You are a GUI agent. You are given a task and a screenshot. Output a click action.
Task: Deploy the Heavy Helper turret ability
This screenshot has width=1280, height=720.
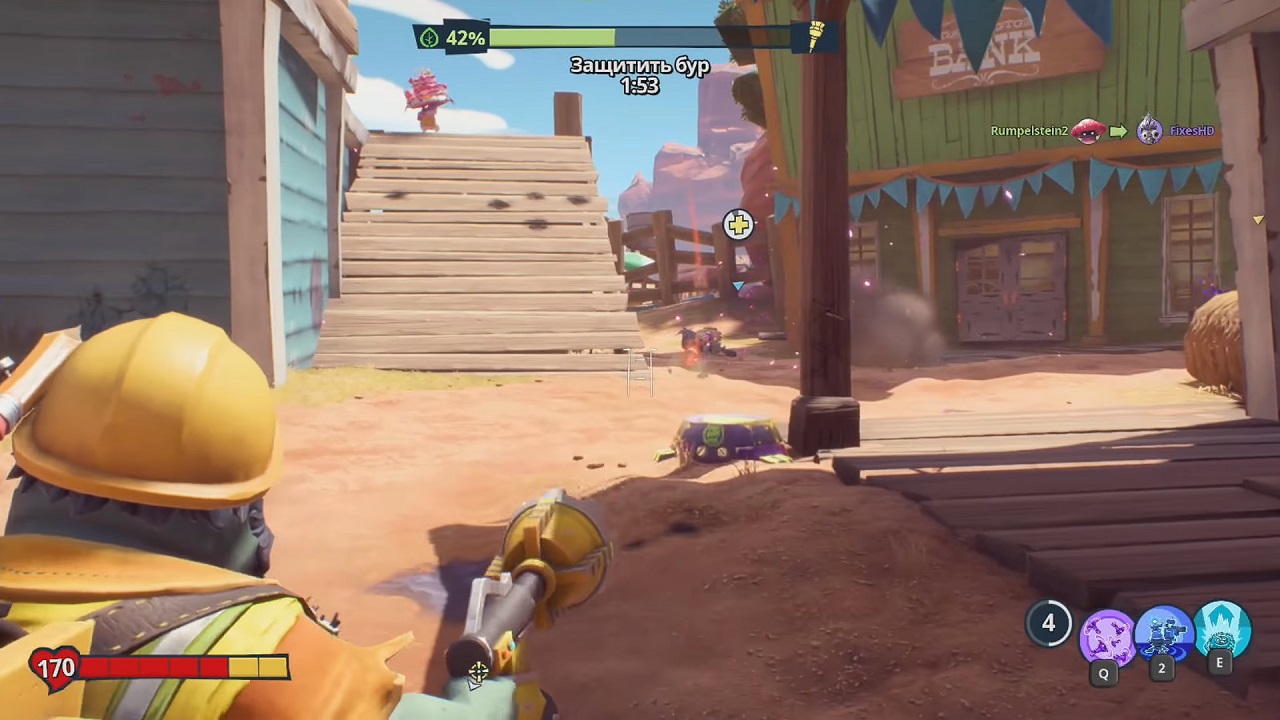tap(1163, 632)
